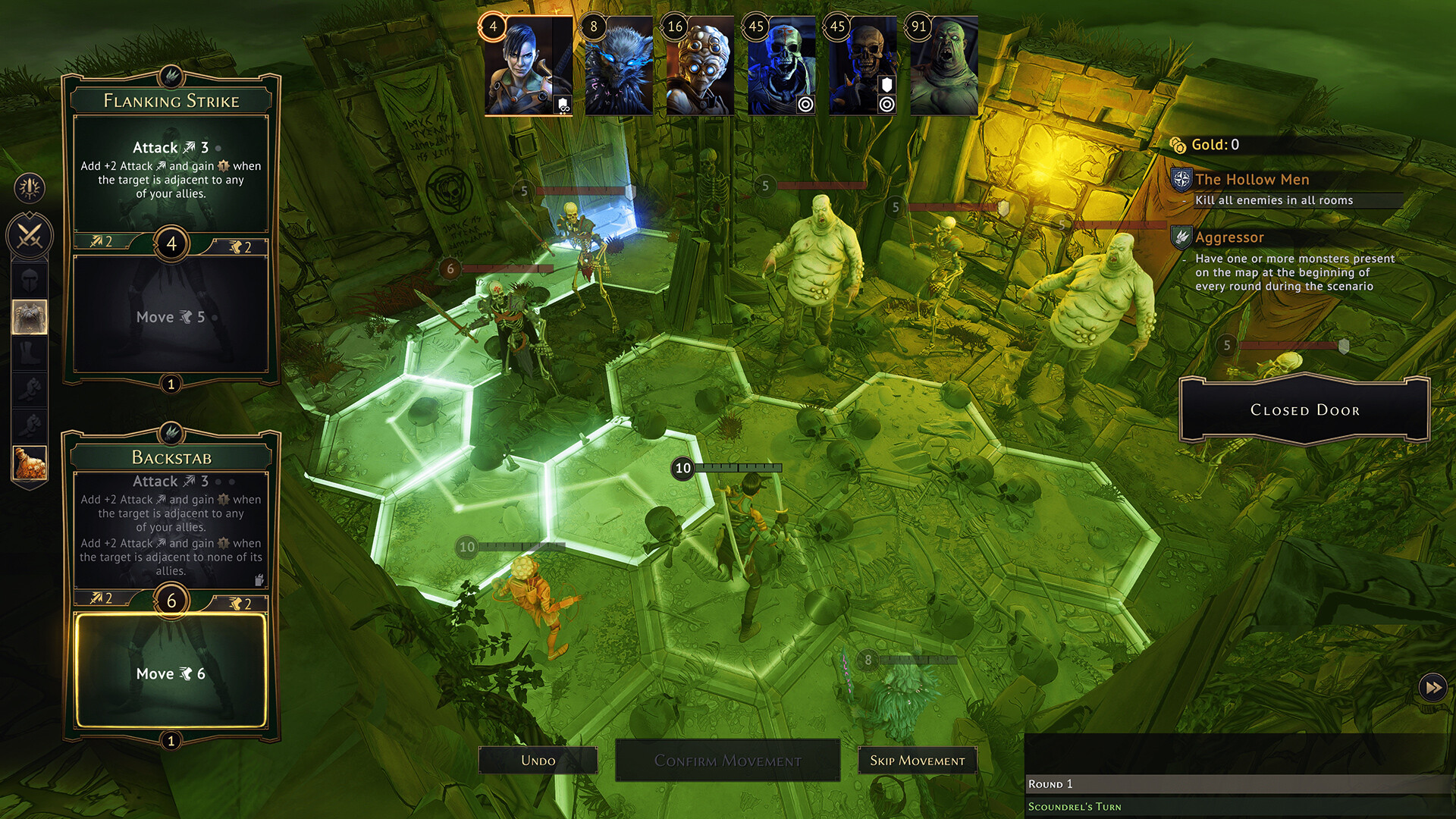Screen dimensions: 1456x819
Task: Expand the Aggressor battle goal details
Action: click(x=1230, y=237)
